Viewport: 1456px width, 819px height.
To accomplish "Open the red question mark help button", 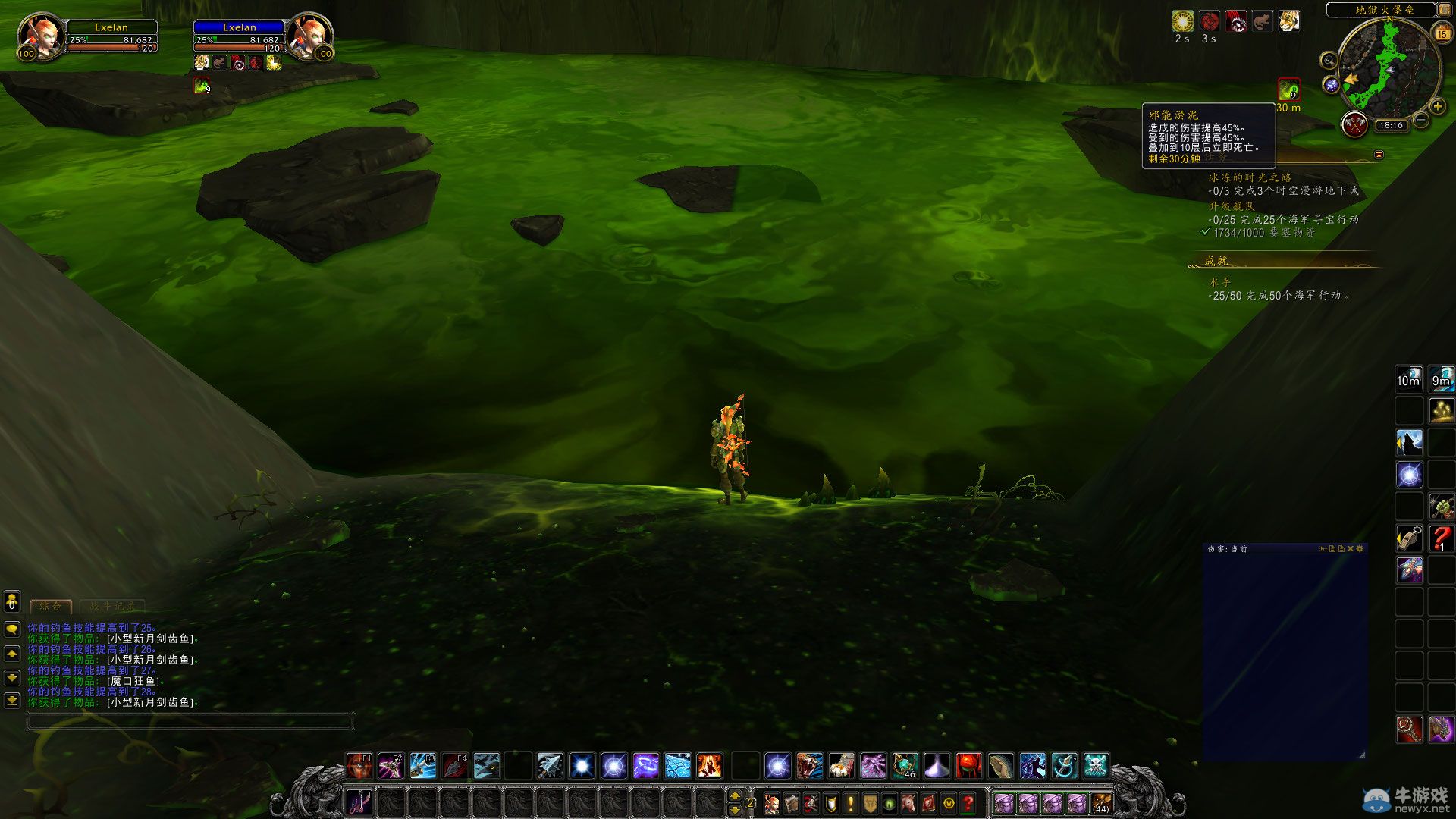I will click(968, 802).
